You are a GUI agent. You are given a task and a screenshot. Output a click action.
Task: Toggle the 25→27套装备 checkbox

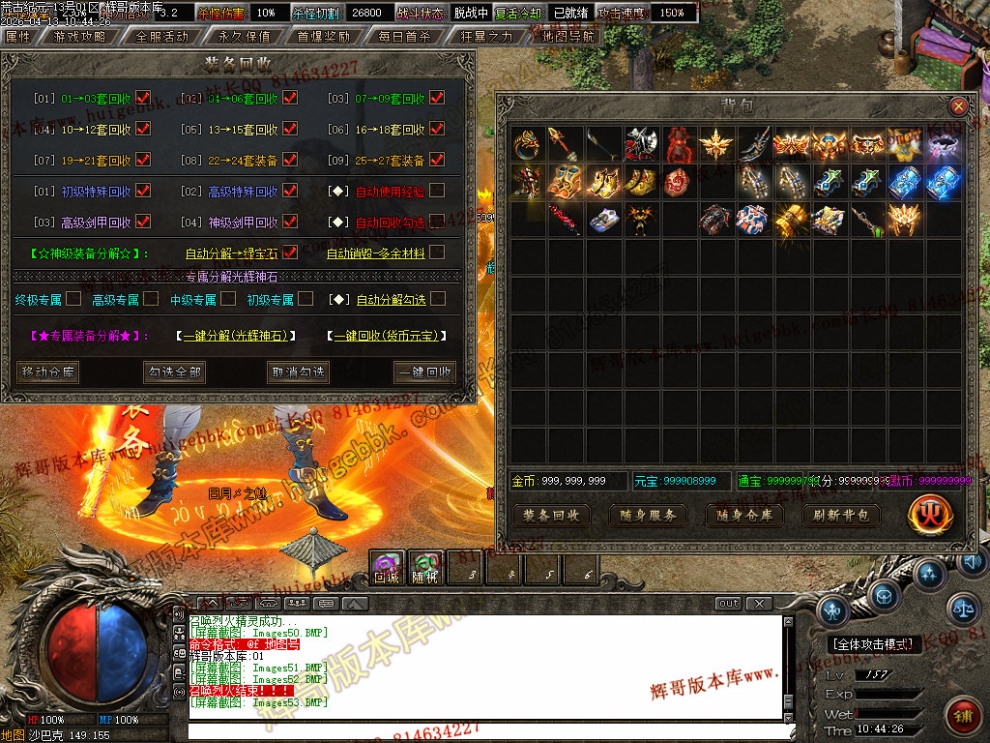click(x=437, y=160)
